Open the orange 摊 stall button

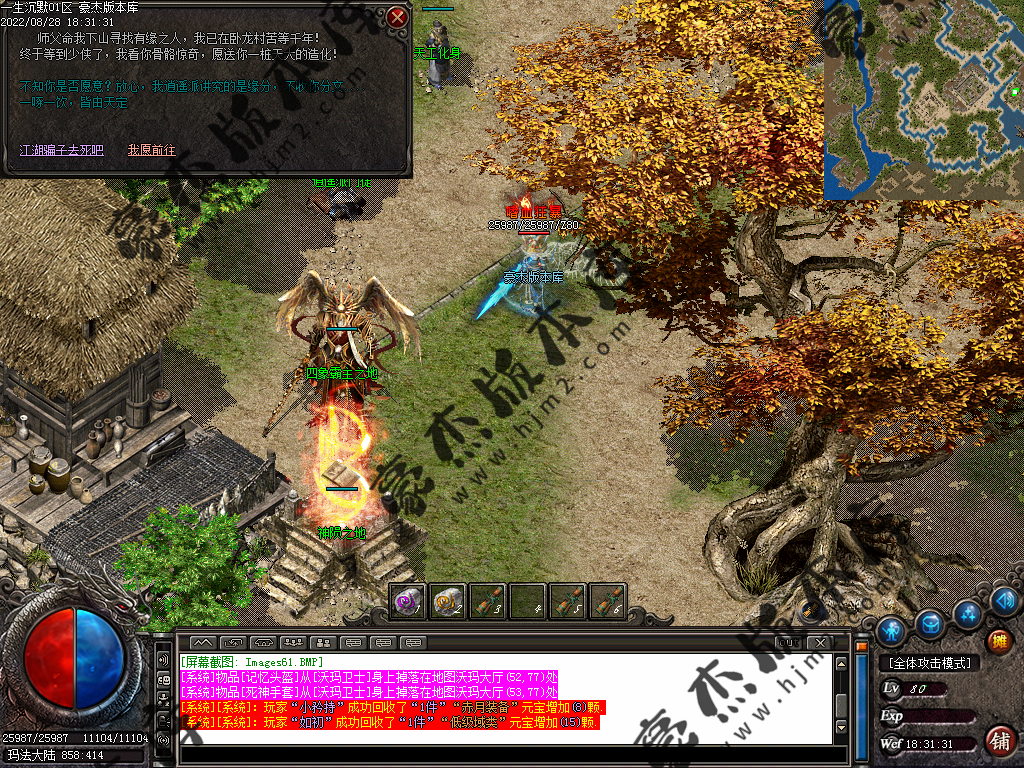point(998,641)
